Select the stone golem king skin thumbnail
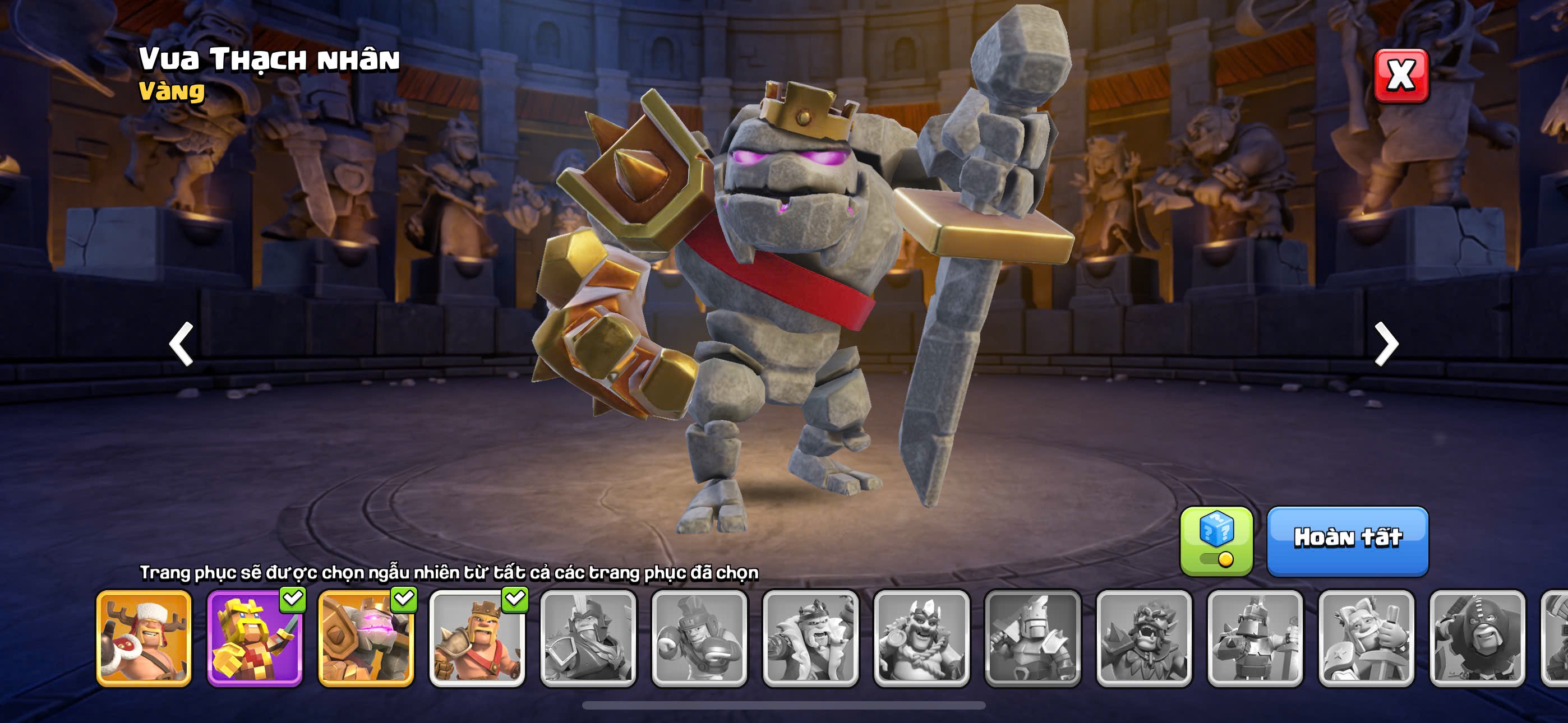The image size is (1568, 723). 366,638
